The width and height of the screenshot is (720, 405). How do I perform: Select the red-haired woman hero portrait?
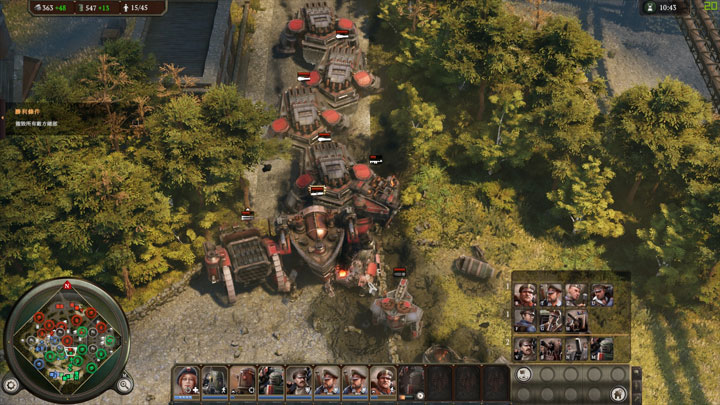186,379
